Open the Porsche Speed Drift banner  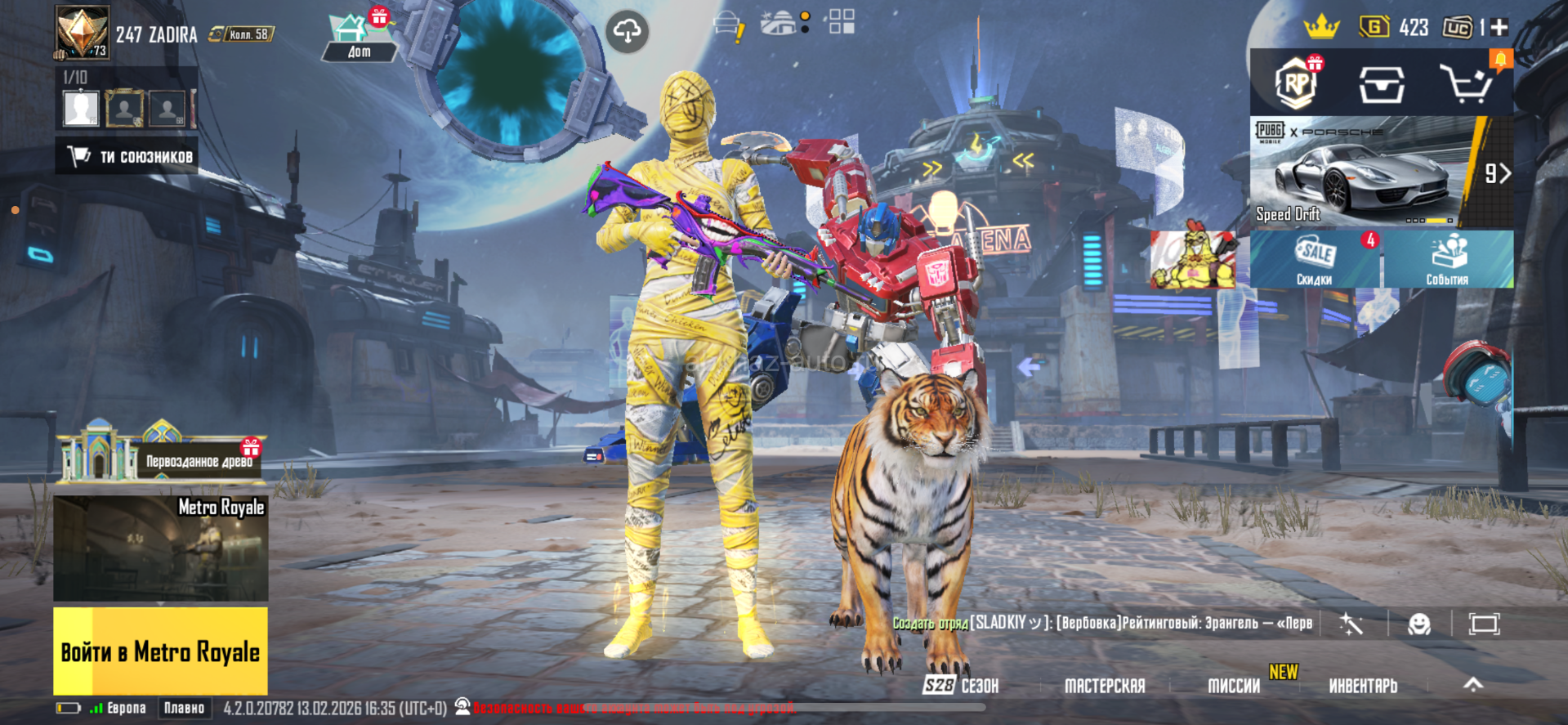tap(1365, 172)
